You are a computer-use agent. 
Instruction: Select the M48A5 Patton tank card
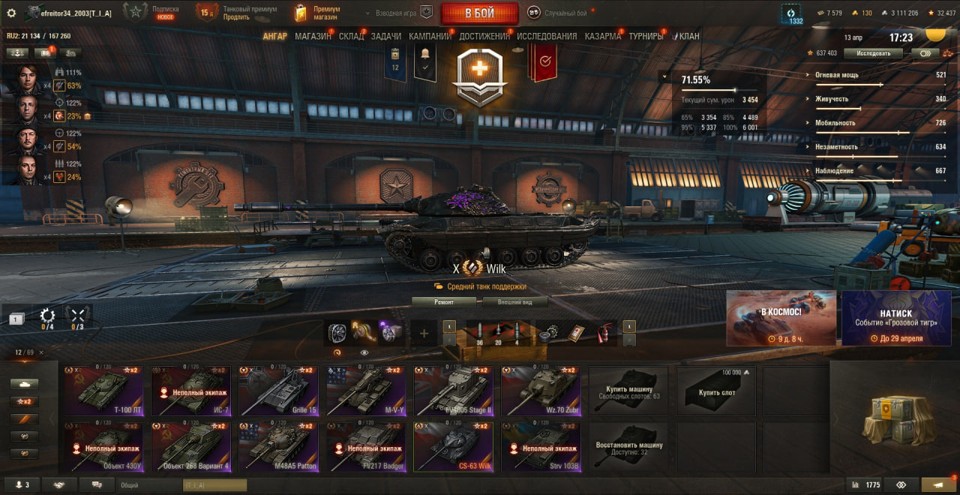[277, 444]
